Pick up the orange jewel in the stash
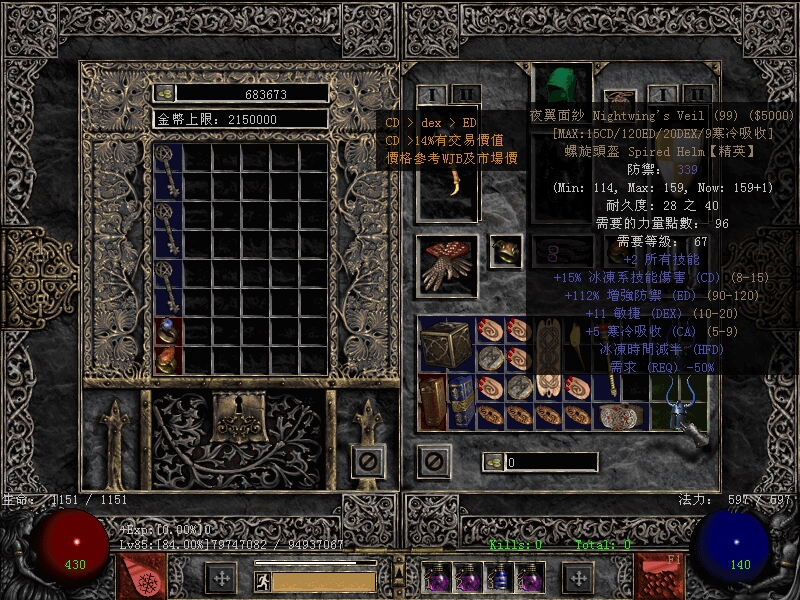 point(167,359)
